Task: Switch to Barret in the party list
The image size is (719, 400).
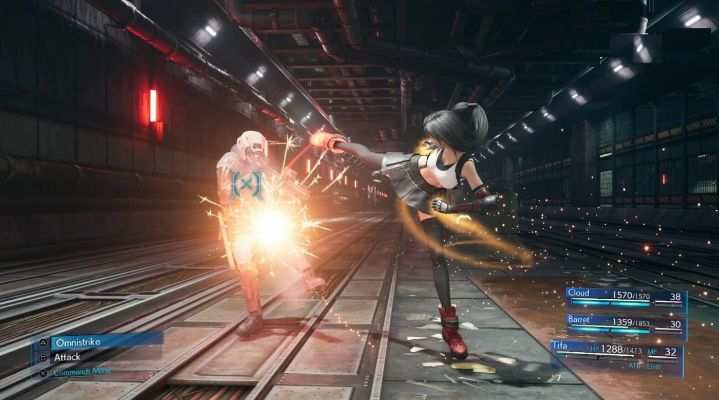Action: 622,323
